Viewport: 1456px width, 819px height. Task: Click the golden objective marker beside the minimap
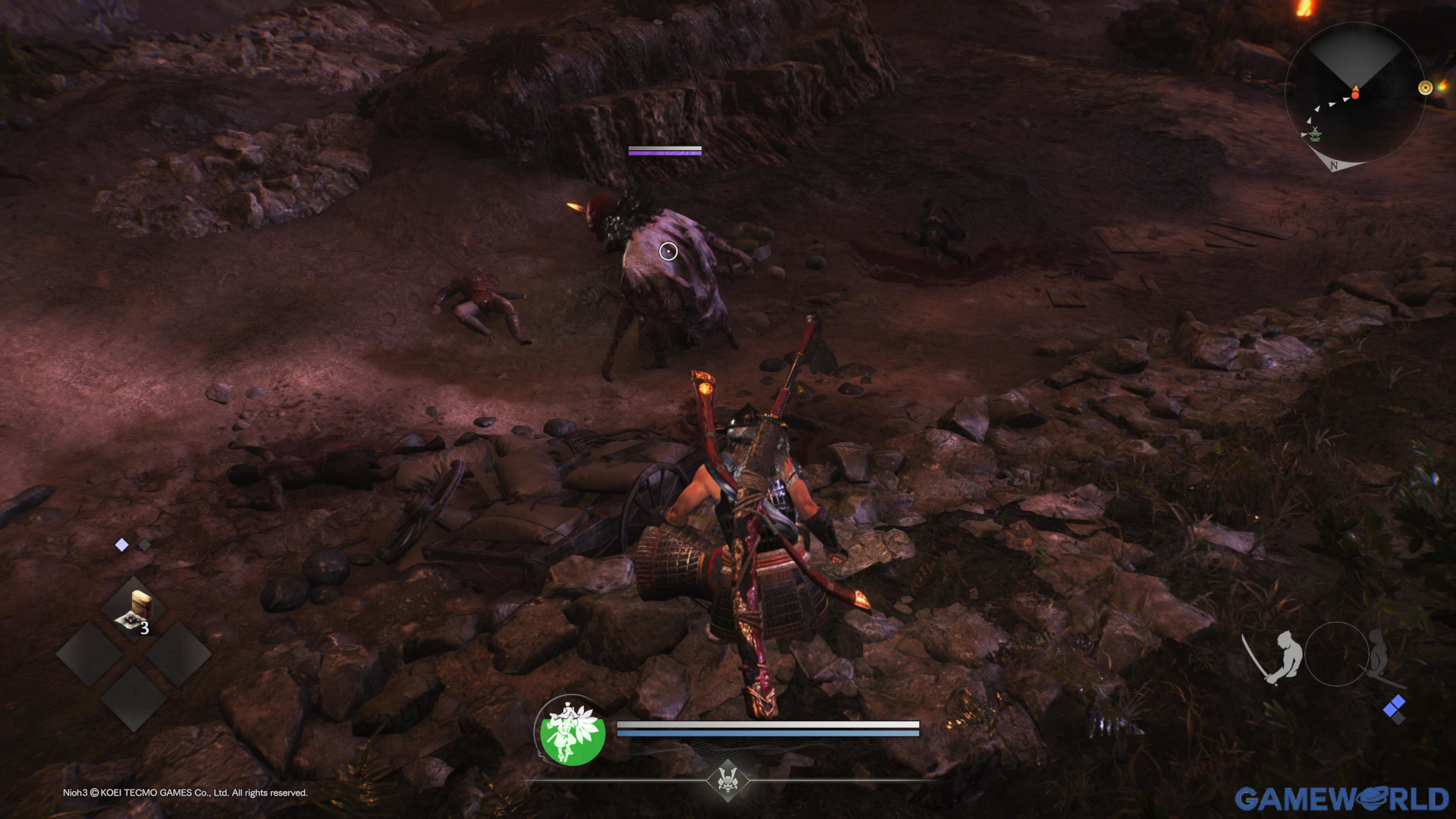tap(1425, 87)
